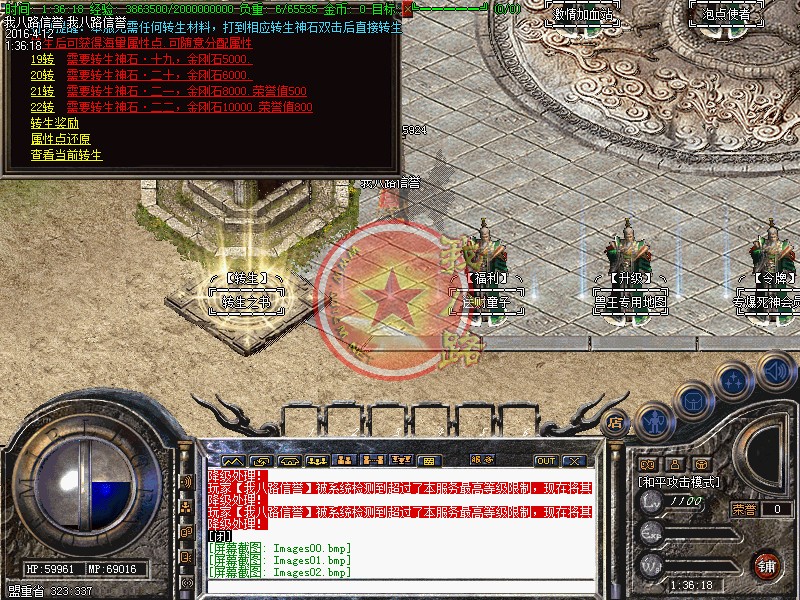This screenshot has width=800, height=600.
Task: Choose the 22转 rebirth entry
Action: [x=43, y=107]
